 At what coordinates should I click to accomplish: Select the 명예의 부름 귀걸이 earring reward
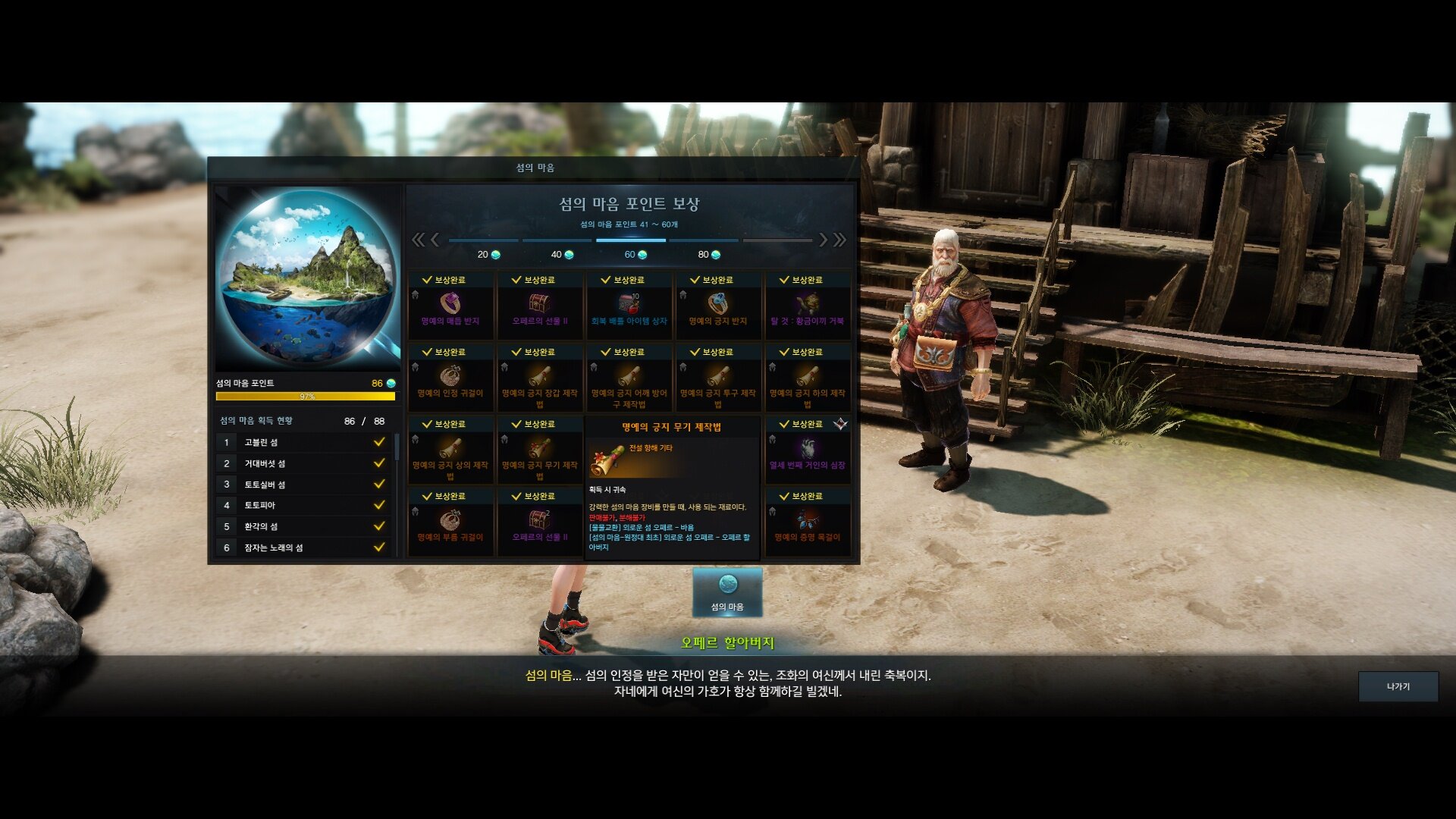coord(450,521)
